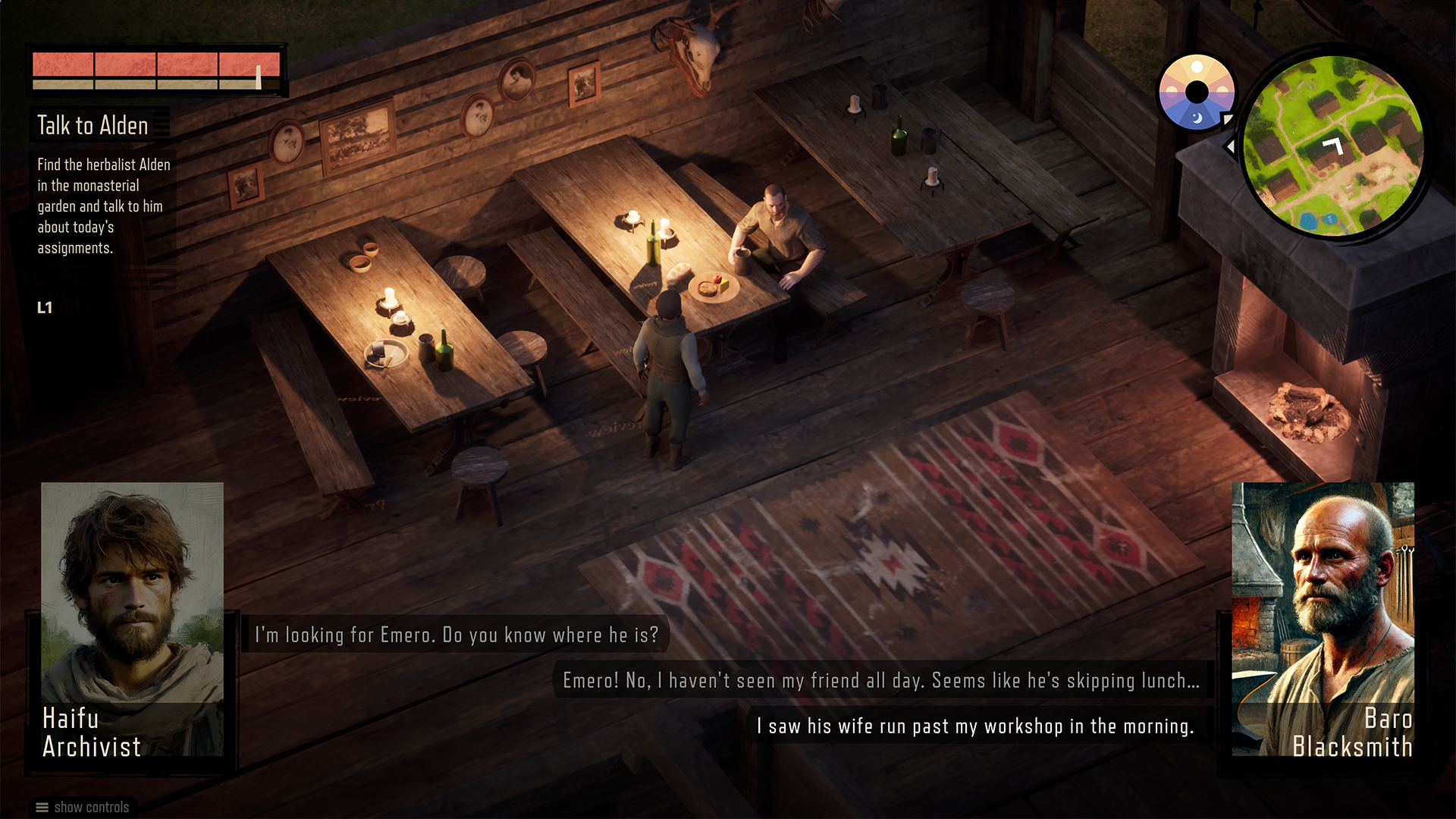The width and height of the screenshot is (1456, 819).
Task: Collapse the day-night clock widget
Action: (x=1197, y=91)
